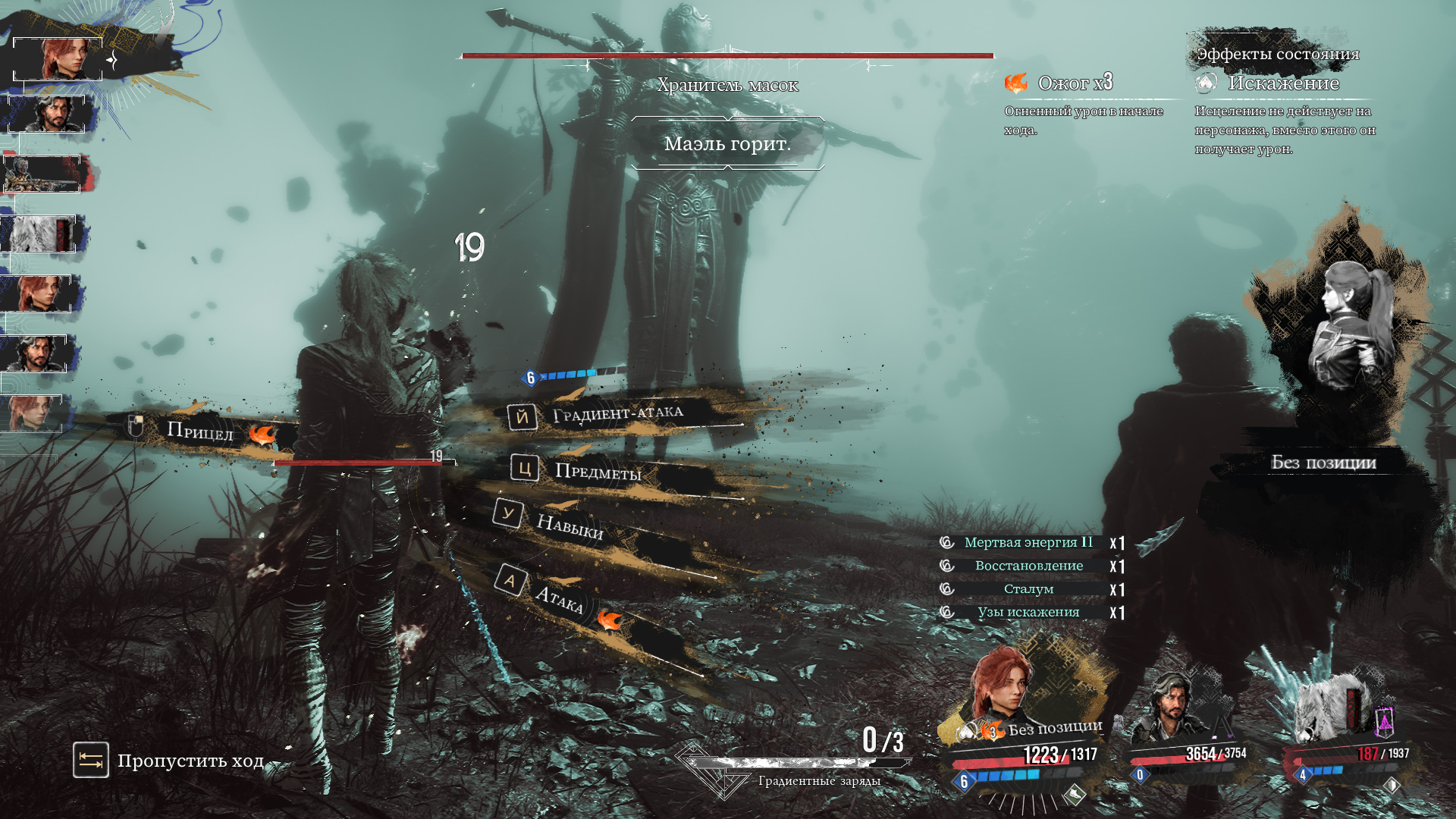
Task: Select the dark-haired bearded man's party portrait
Action: [1171, 708]
